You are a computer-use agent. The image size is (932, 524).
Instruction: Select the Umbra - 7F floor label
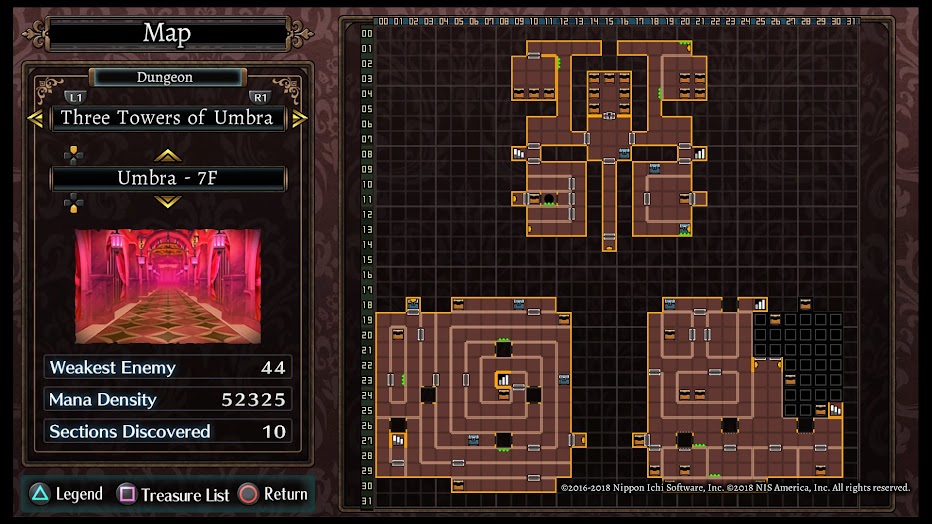click(x=167, y=179)
